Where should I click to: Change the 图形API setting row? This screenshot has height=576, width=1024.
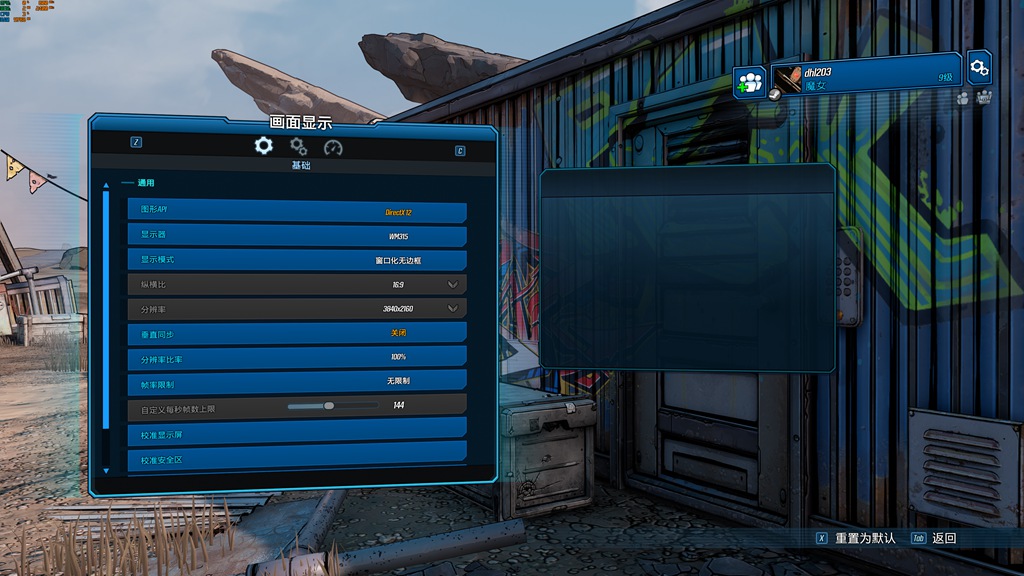pyautogui.click(x=297, y=212)
